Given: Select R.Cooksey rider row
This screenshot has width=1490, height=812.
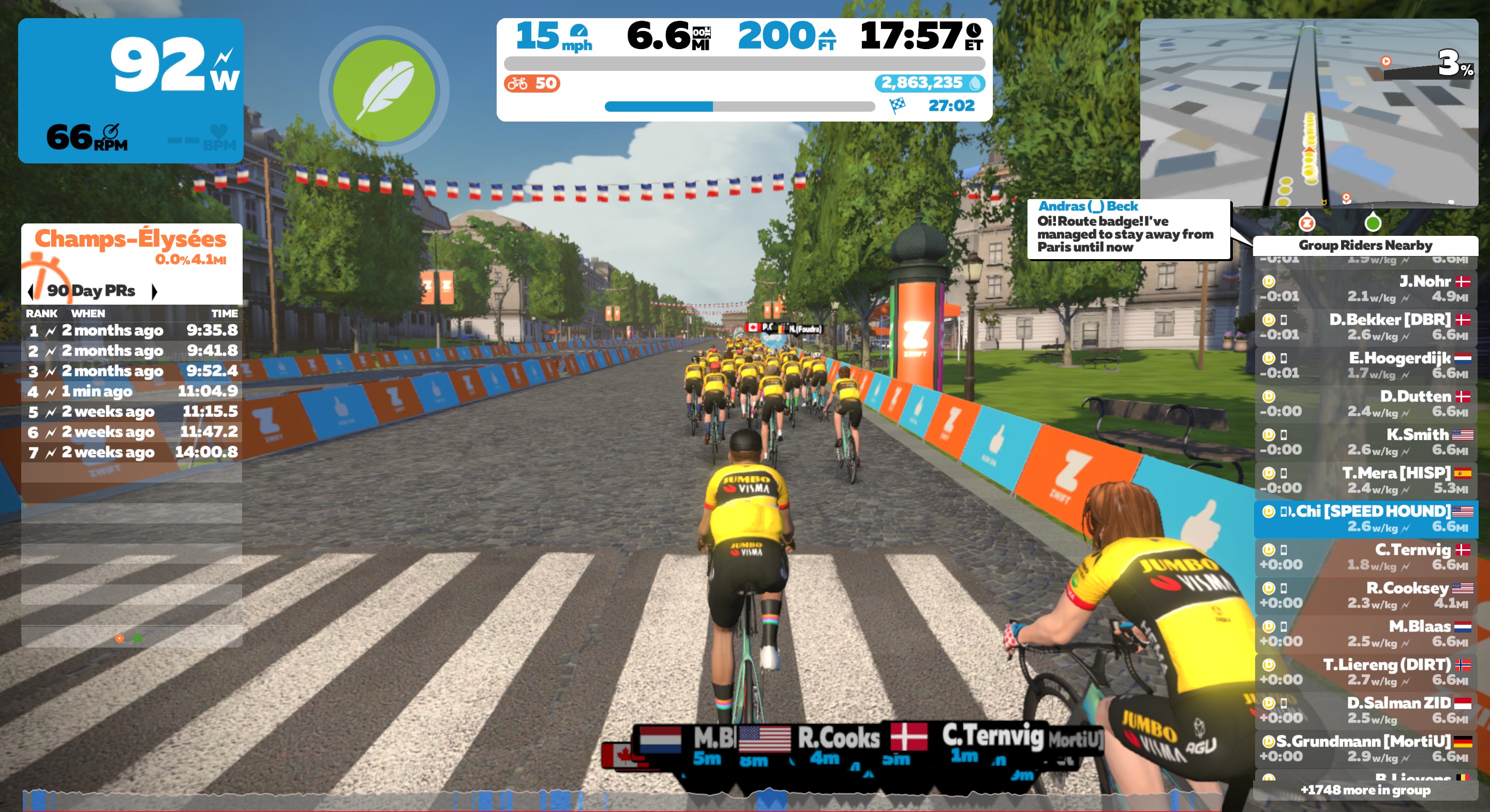Looking at the screenshot, I should [x=1365, y=595].
